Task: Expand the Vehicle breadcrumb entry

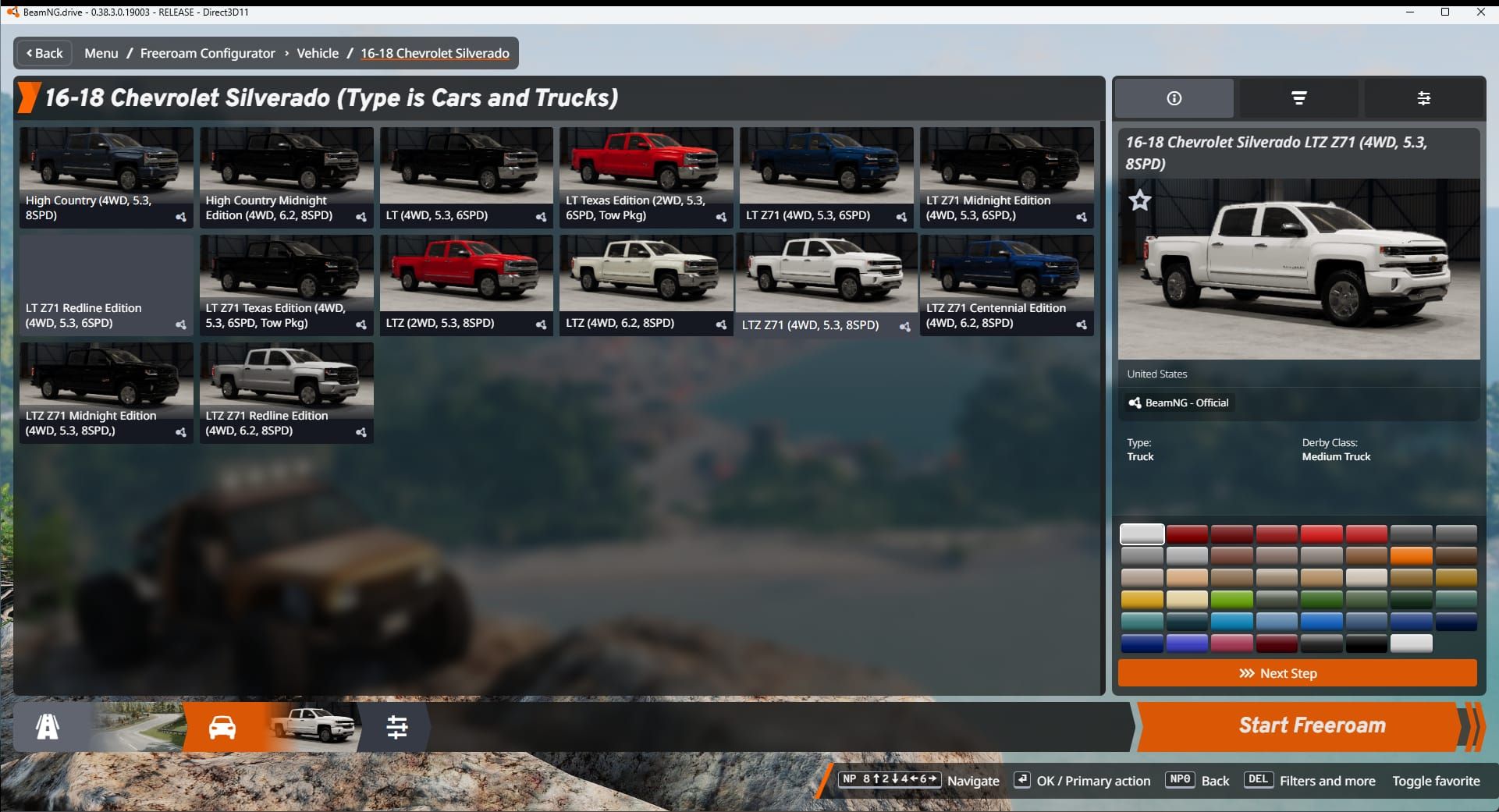Action: click(318, 53)
